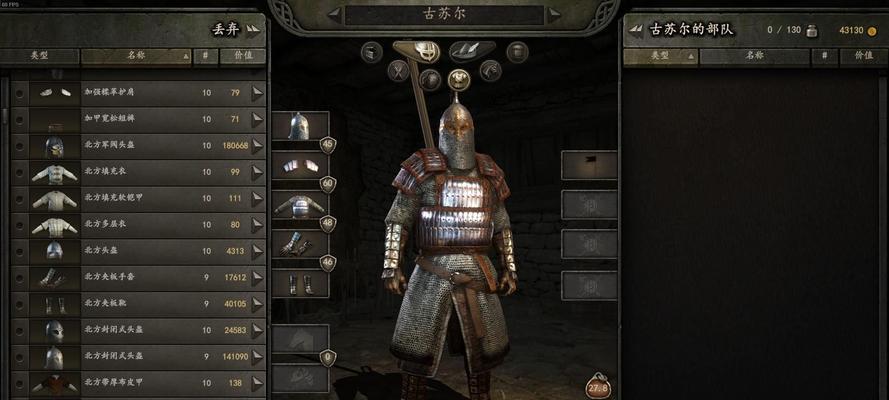This screenshot has height=400, width=889.
Task: Select the equipped boots slot
Action: point(299,284)
